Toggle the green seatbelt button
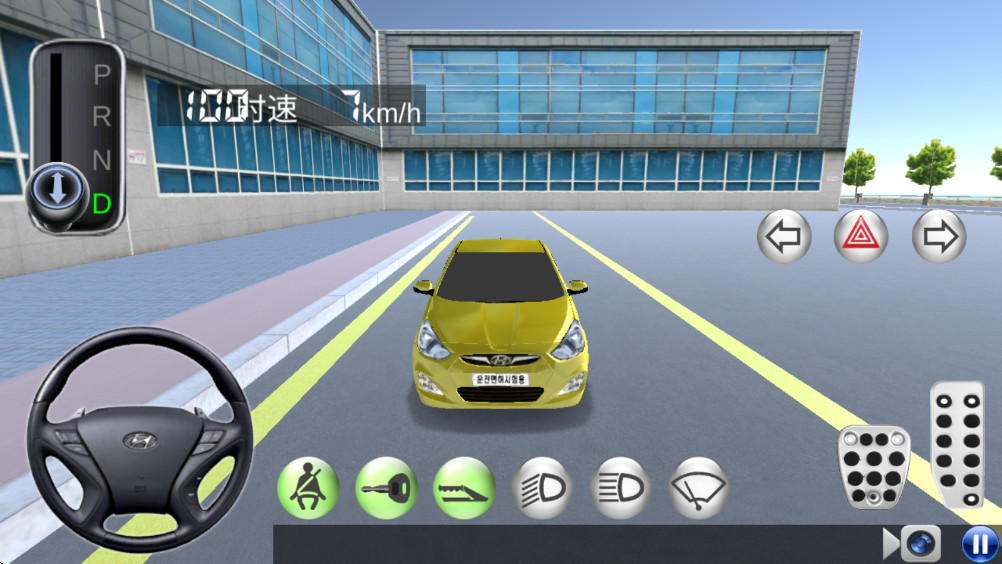1002x564 pixels. click(x=306, y=487)
